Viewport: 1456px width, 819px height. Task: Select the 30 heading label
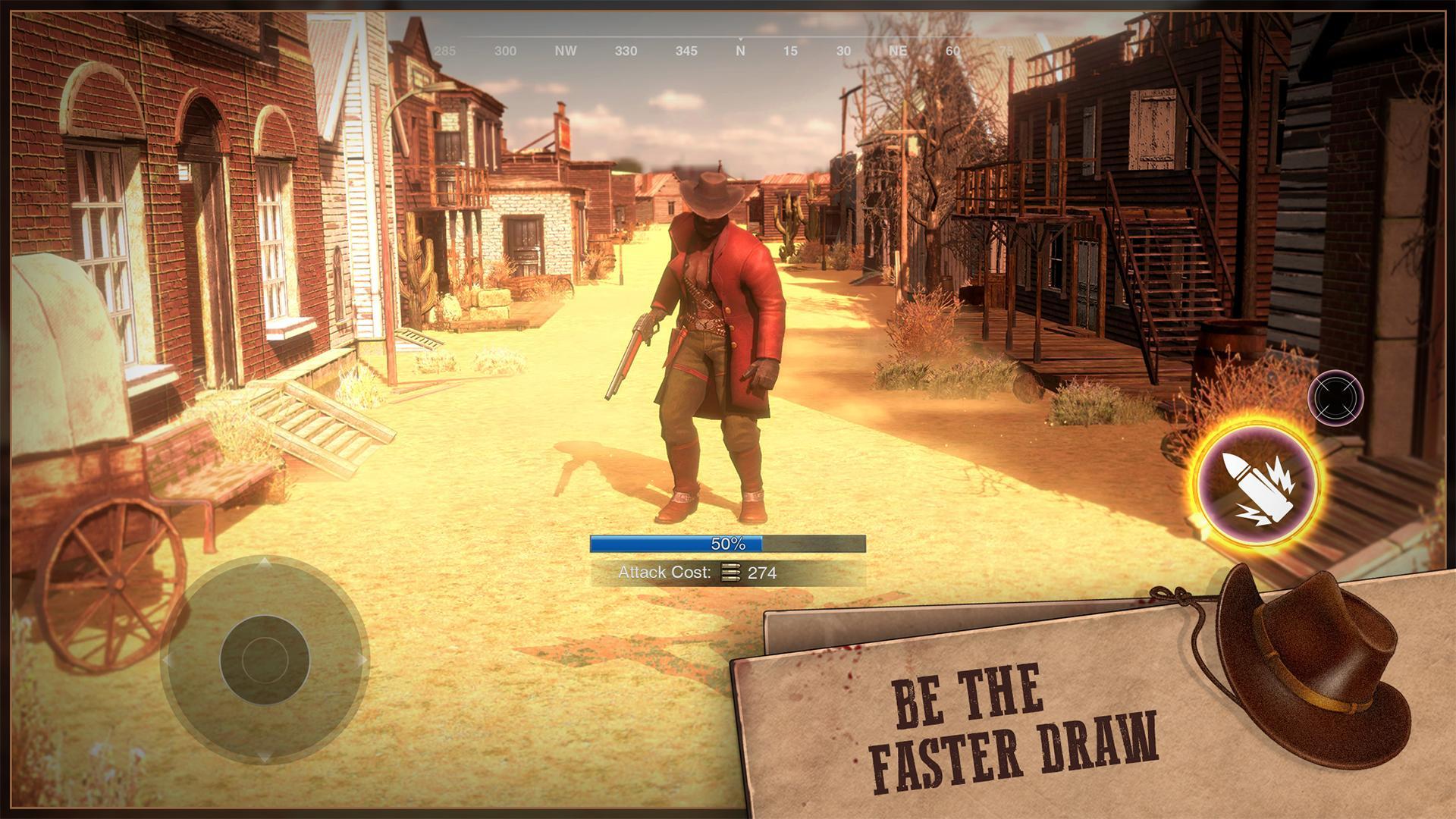coord(842,52)
